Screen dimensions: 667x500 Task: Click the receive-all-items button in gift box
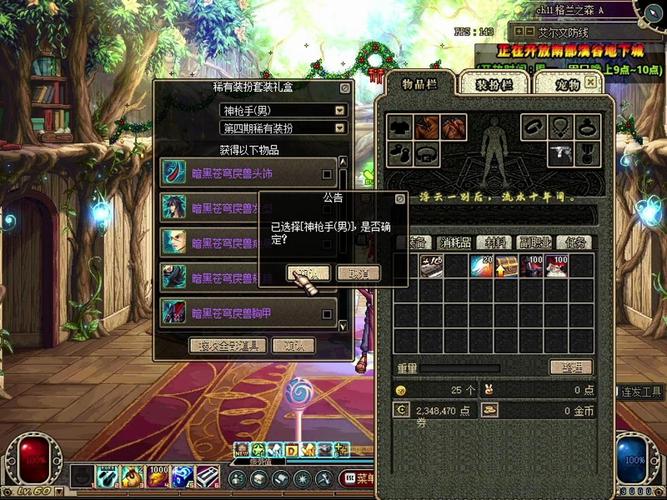[x=227, y=345]
